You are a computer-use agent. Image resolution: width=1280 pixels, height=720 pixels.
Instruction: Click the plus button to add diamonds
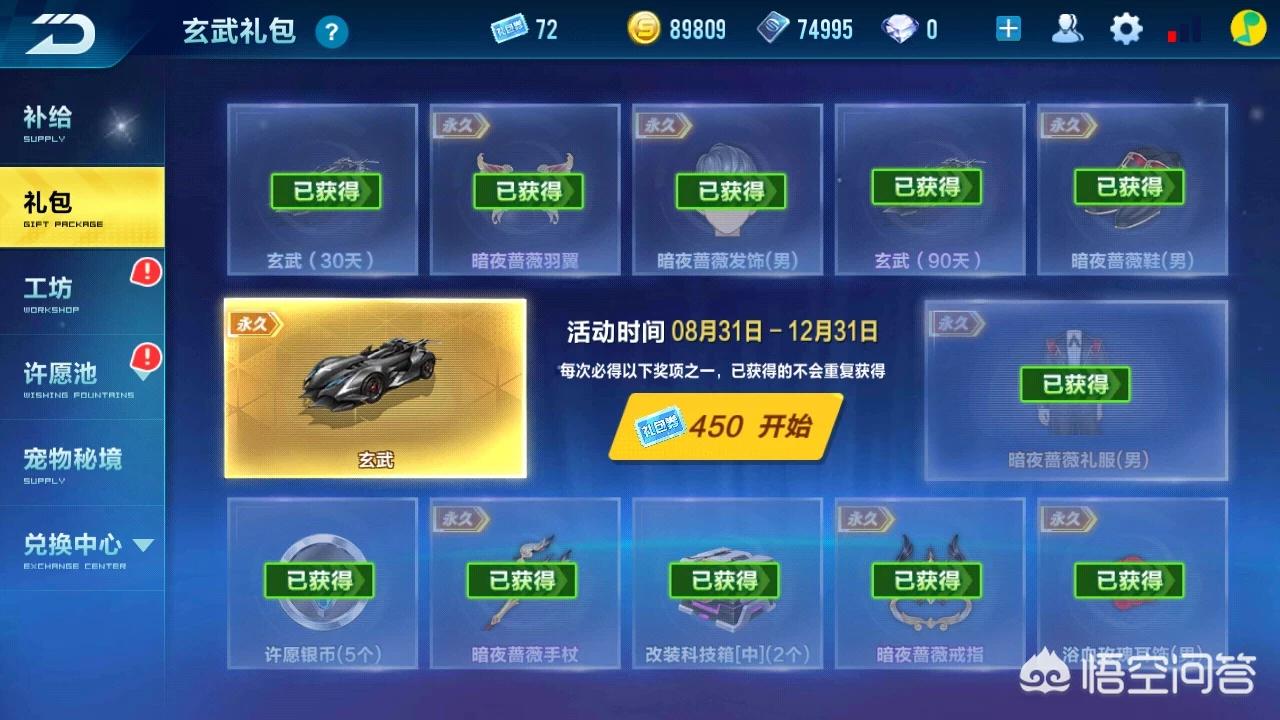(1006, 28)
